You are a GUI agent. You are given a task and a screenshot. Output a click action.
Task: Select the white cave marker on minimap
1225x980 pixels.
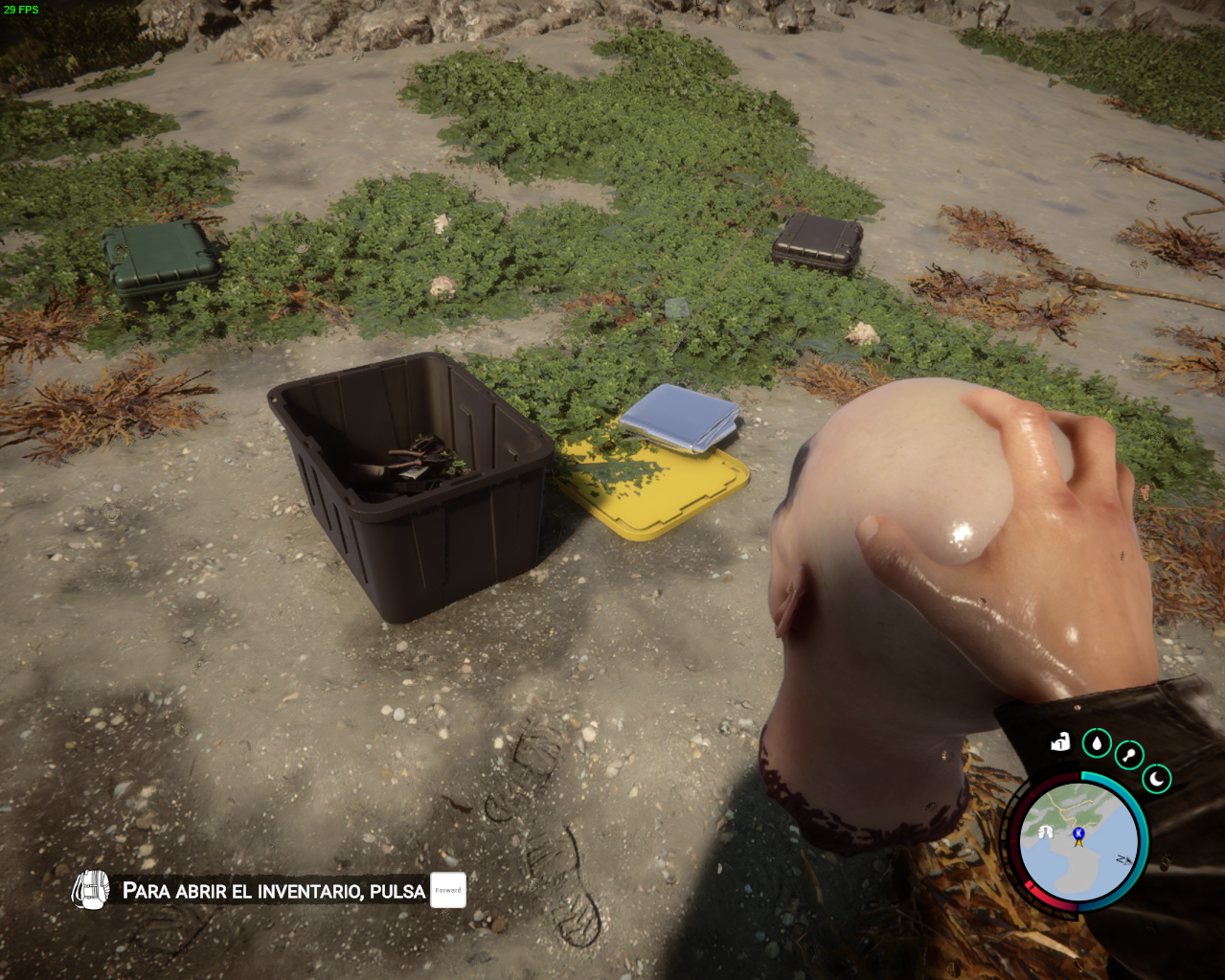pos(1045,832)
